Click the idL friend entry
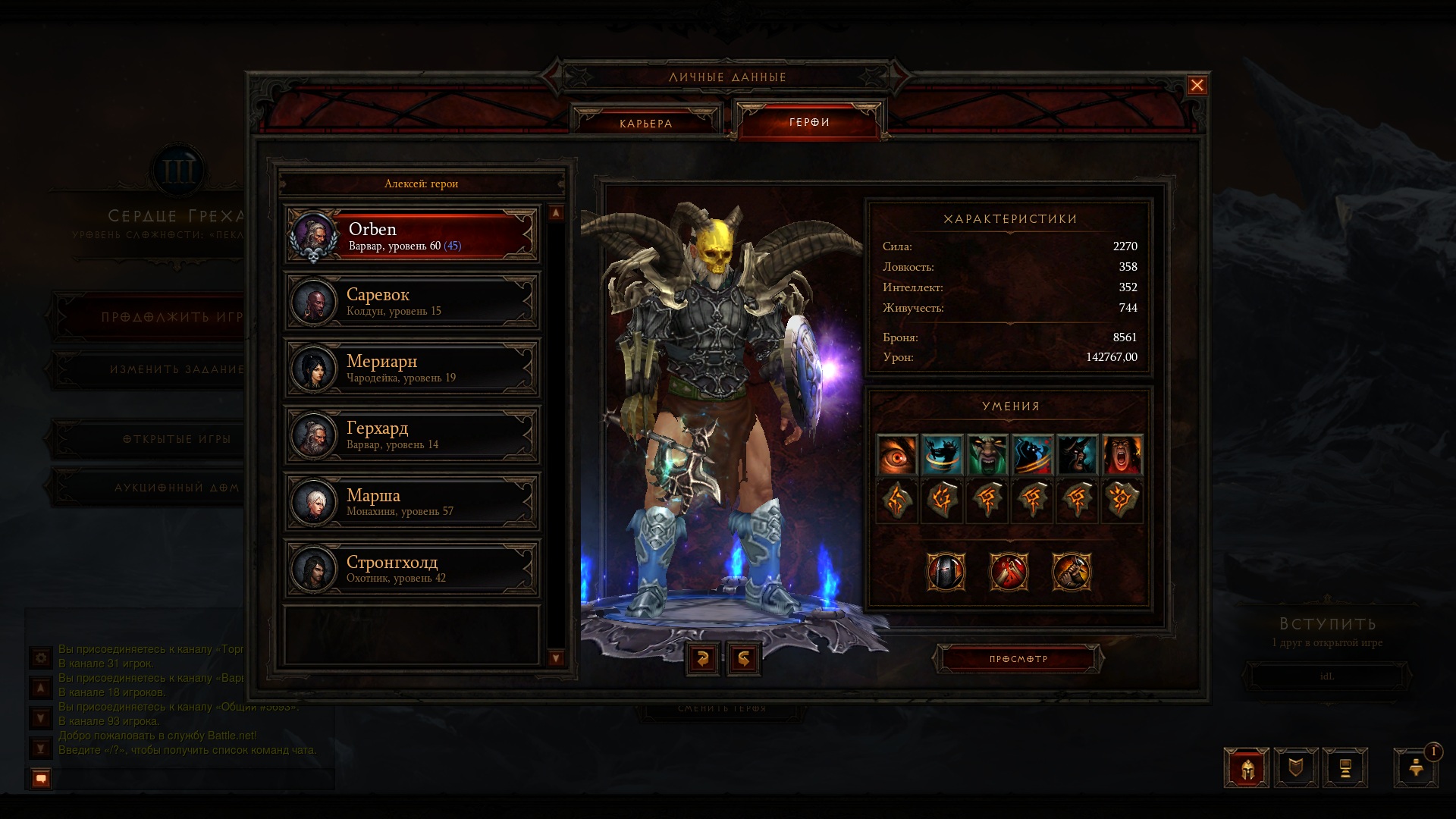This screenshot has height=819, width=1456. pyautogui.click(x=1327, y=676)
